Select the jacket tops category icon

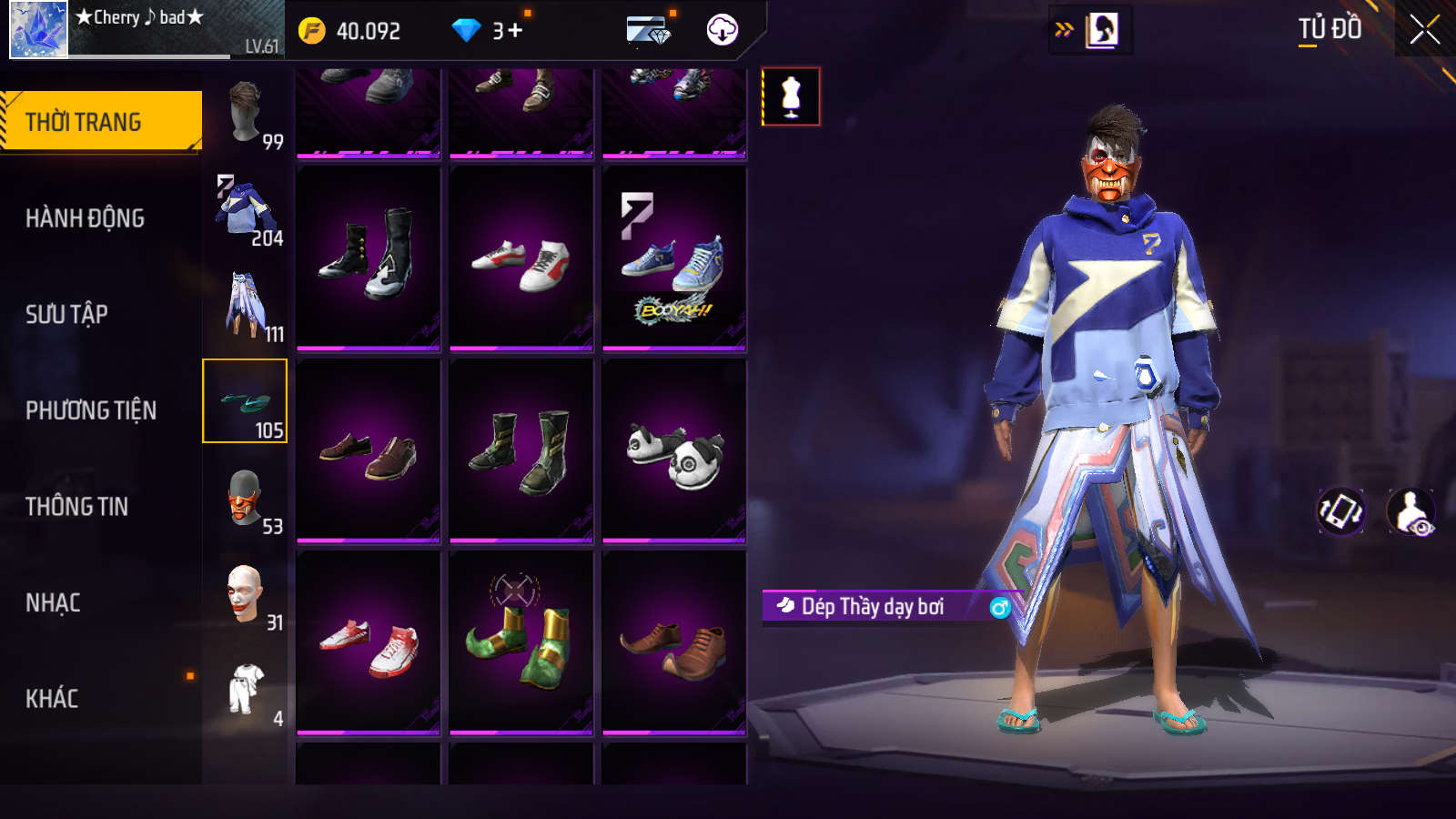pos(246,209)
